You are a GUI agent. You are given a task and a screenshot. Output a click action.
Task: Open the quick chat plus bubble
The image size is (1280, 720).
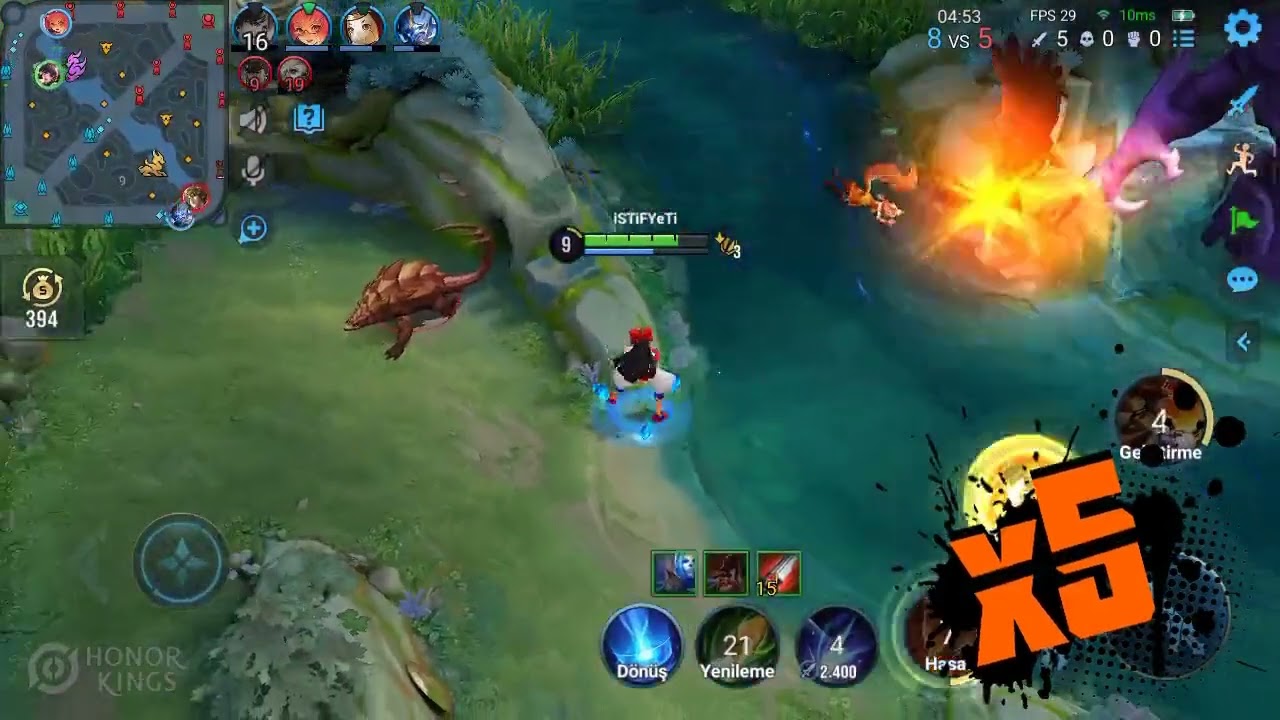[x=253, y=229]
